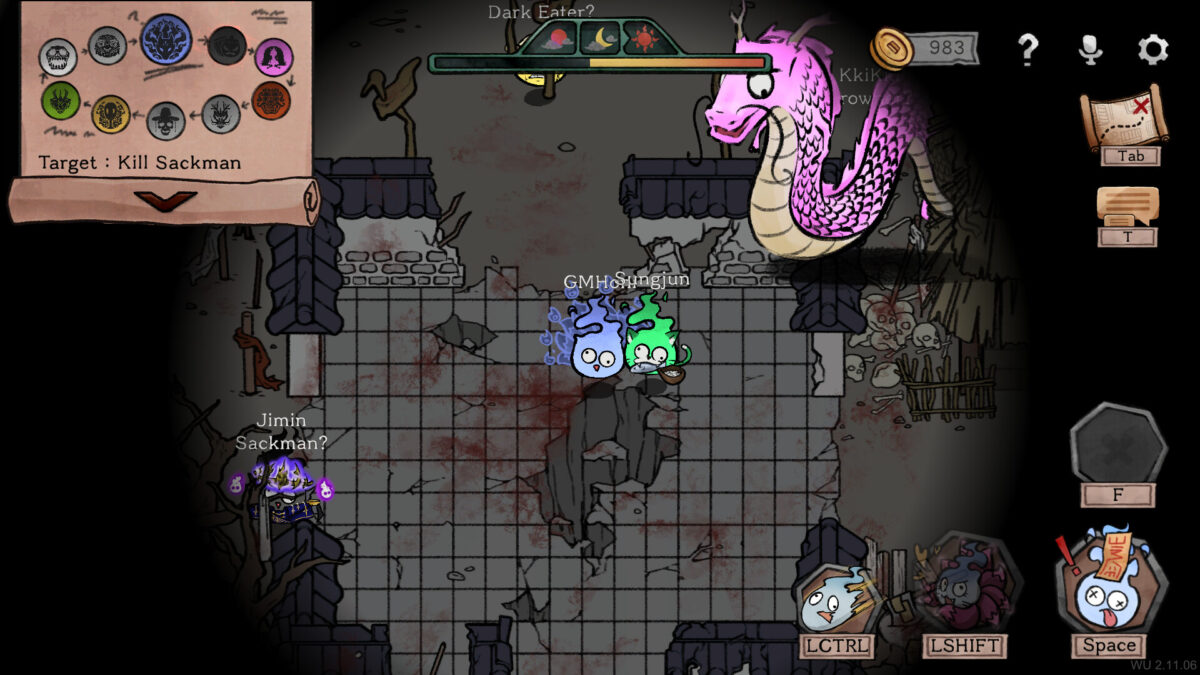Select the green horned role emblem
1200x675 pixels.
coord(61,100)
